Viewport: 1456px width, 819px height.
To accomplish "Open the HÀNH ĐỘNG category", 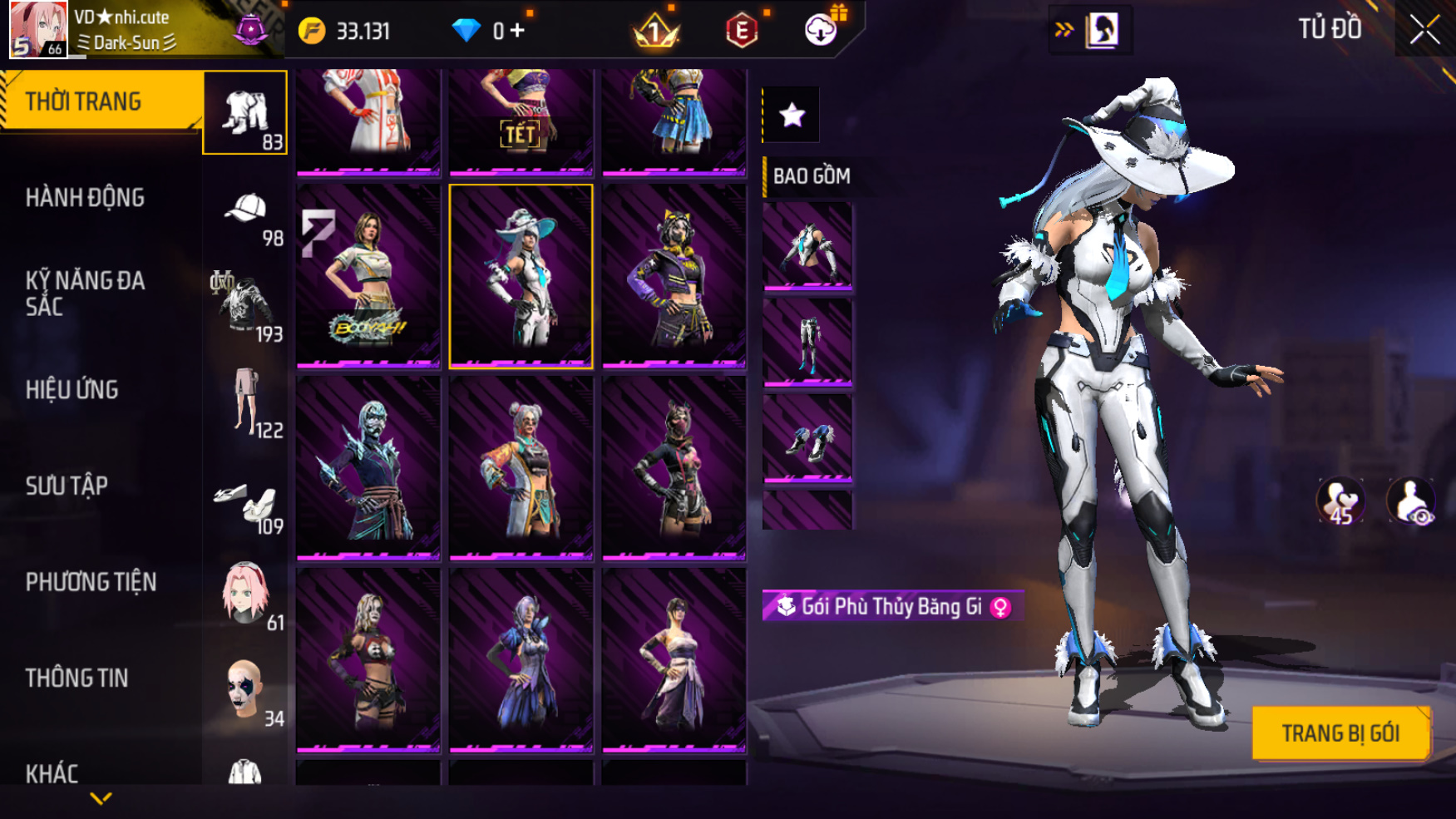I will coord(85,198).
